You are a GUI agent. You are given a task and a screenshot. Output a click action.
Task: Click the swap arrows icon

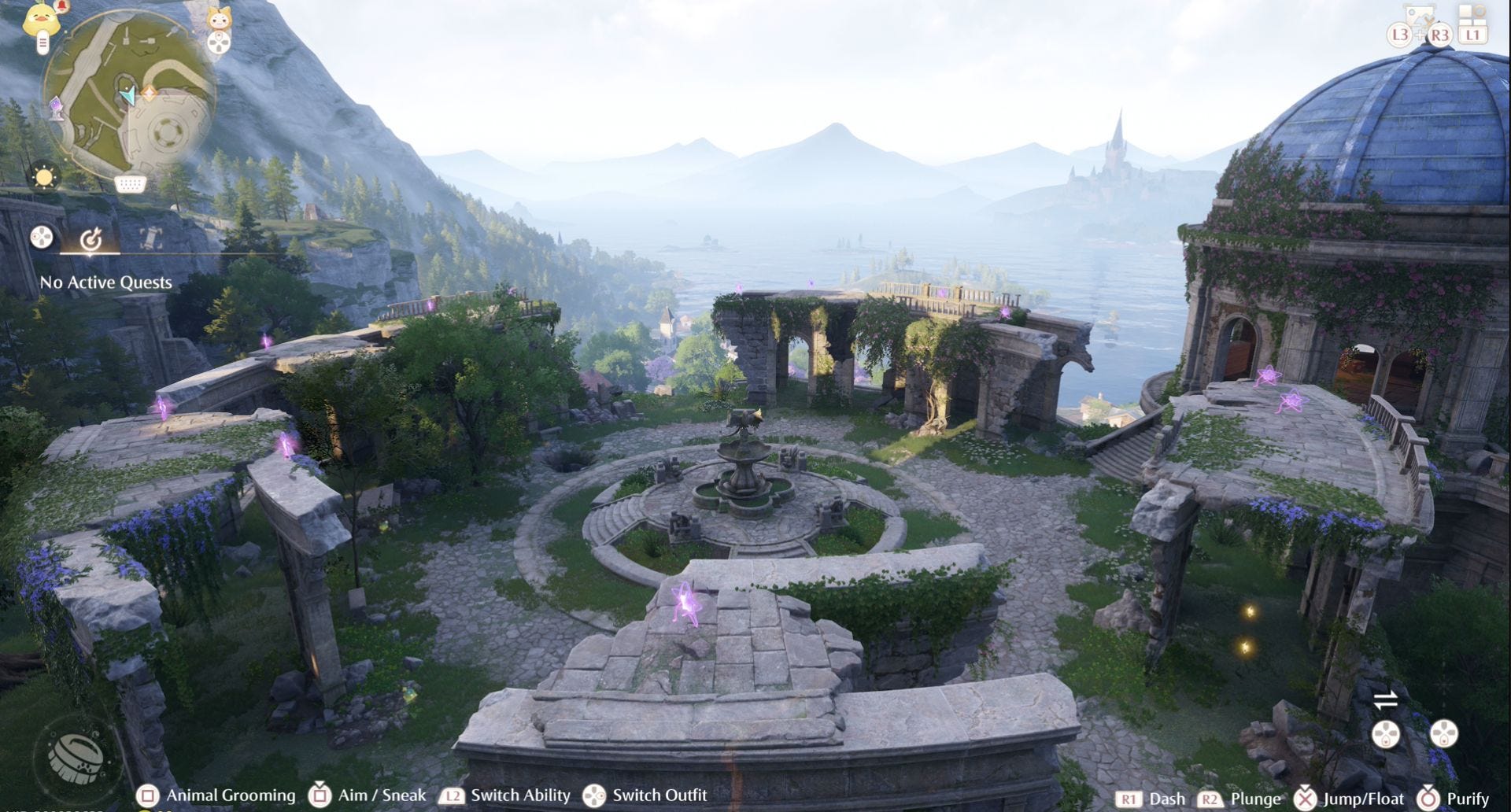pos(1385,699)
